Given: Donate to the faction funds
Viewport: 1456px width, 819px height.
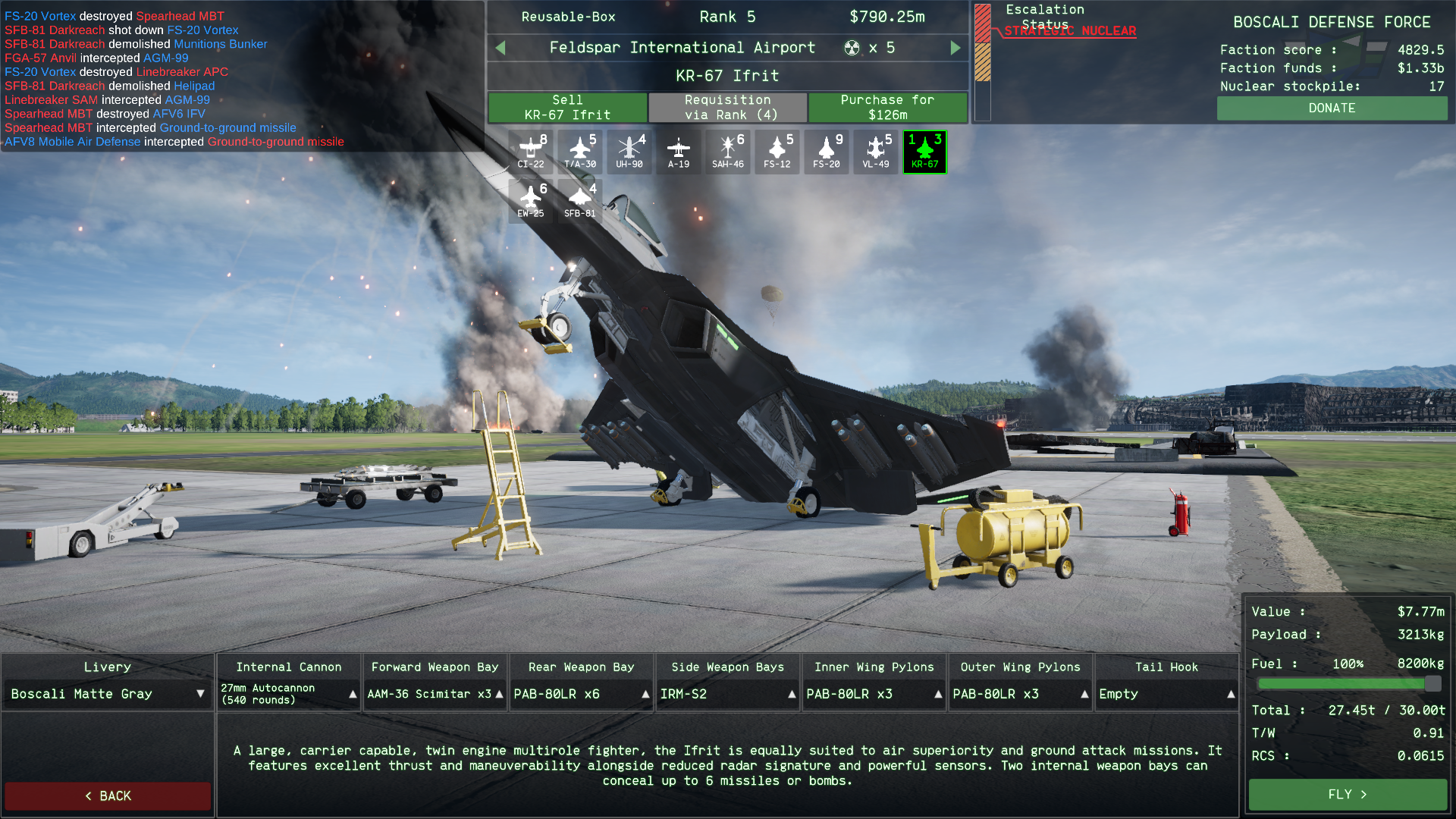Looking at the screenshot, I should pyautogui.click(x=1332, y=108).
